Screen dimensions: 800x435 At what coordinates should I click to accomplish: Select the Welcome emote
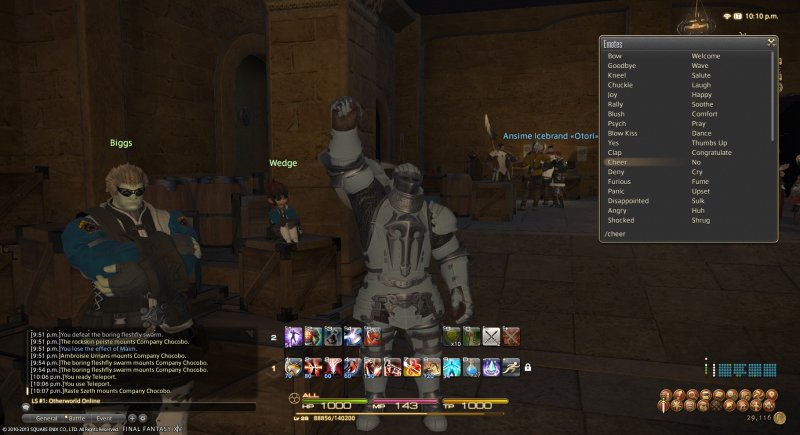point(706,56)
